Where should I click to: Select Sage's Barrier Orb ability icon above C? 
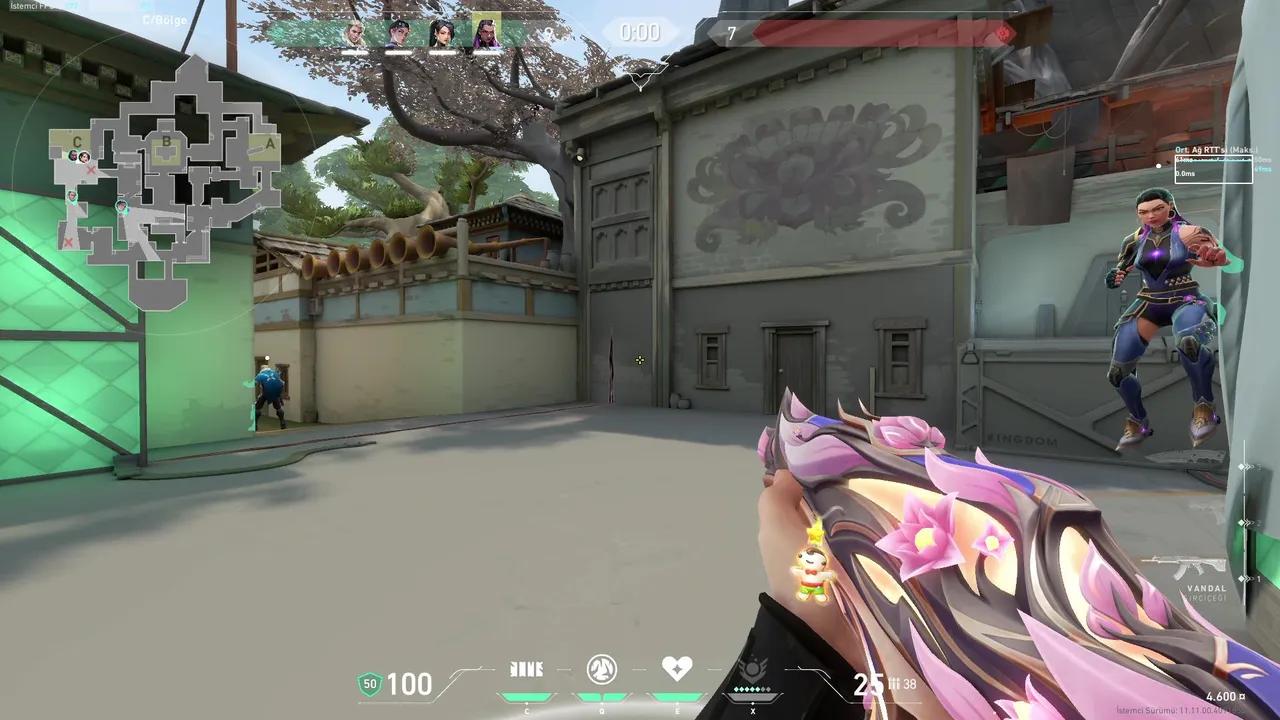pos(527,670)
